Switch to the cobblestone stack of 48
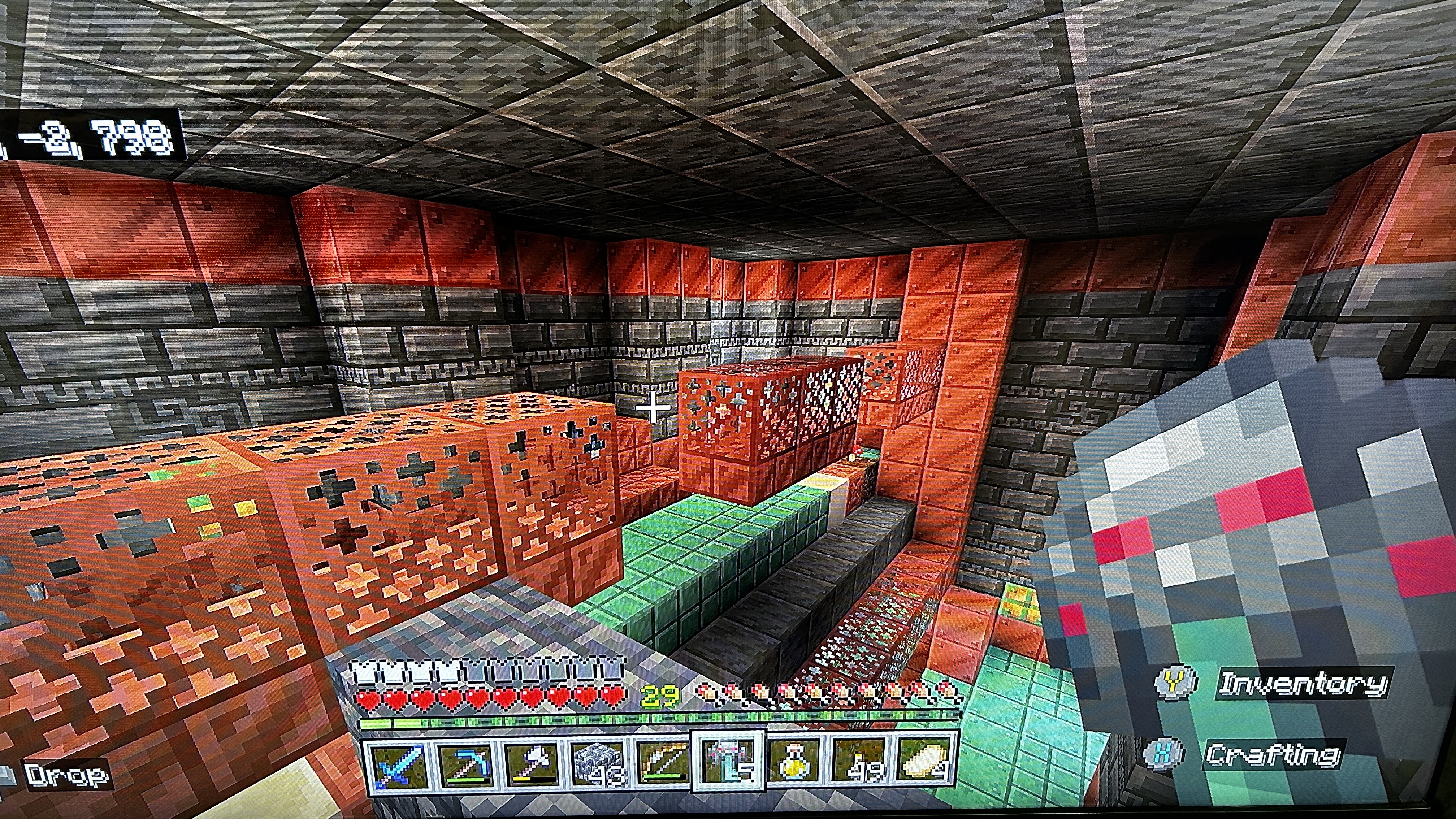 (597, 764)
